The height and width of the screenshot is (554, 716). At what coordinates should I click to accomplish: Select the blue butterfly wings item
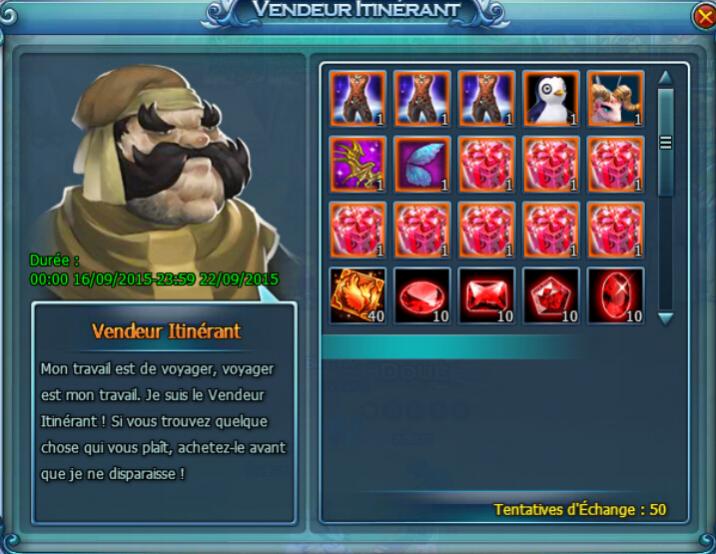[422, 164]
